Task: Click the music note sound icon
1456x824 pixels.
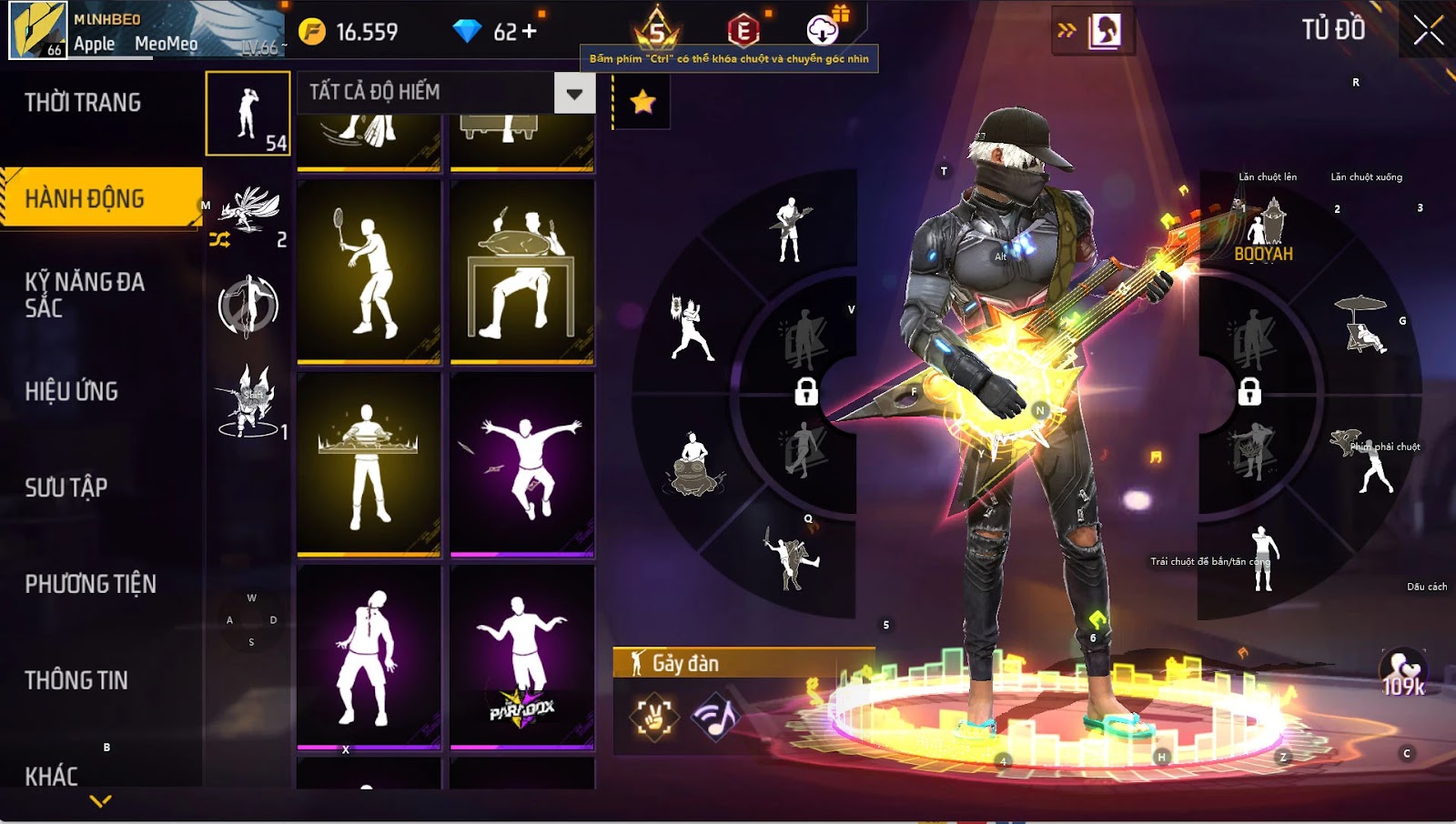Action: (x=714, y=717)
